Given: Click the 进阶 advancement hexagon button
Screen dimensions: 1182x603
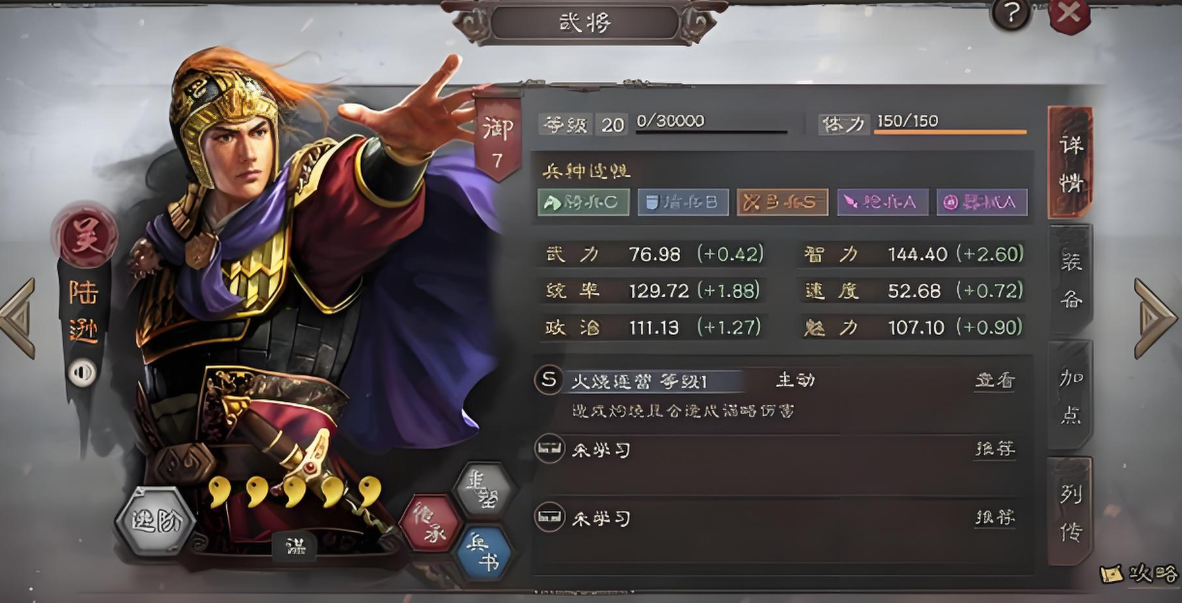Looking at the screenshot, I should click(154, 520).
